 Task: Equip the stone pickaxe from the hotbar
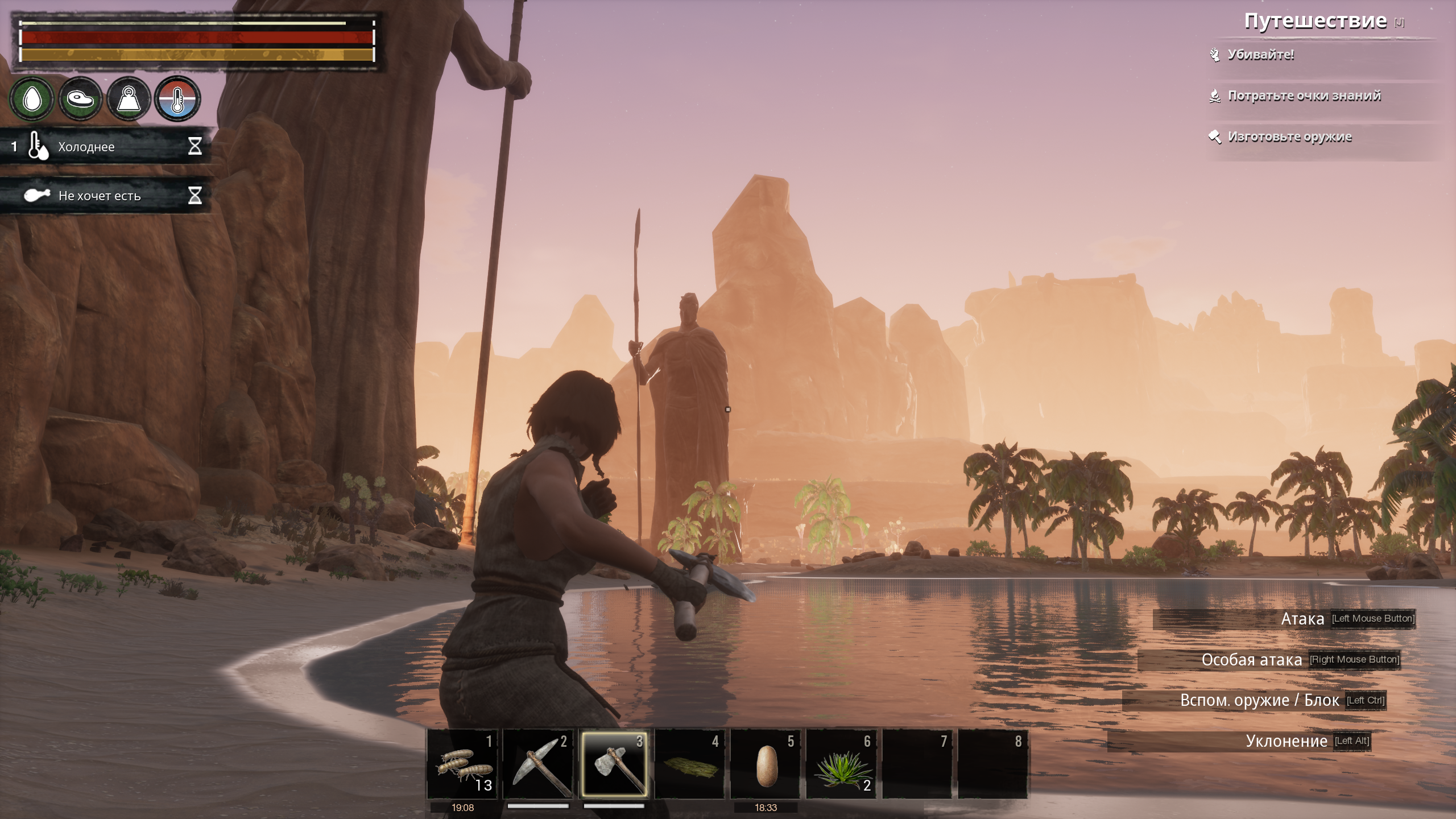point(538,764)
